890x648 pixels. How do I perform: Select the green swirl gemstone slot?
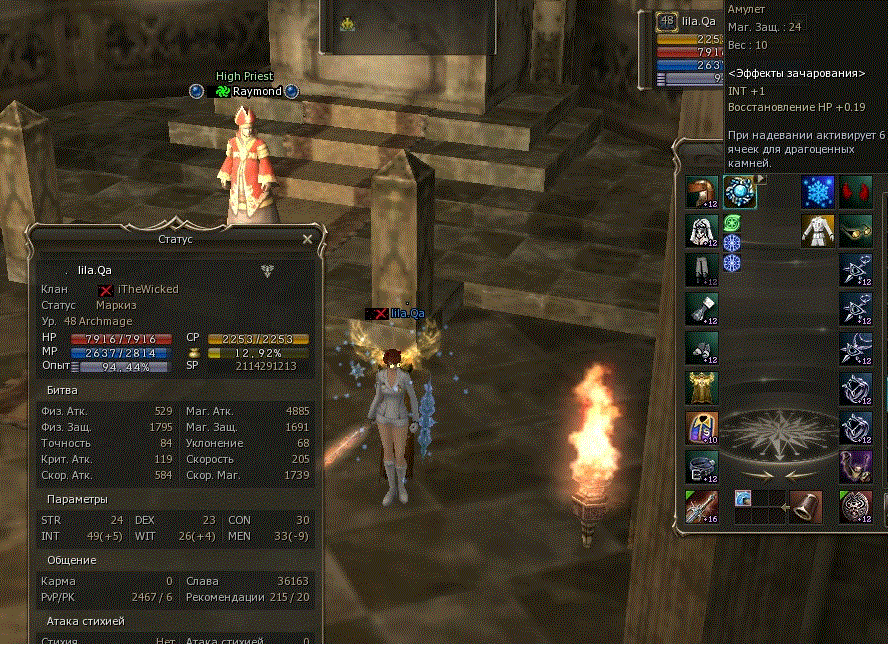point(731,223)
